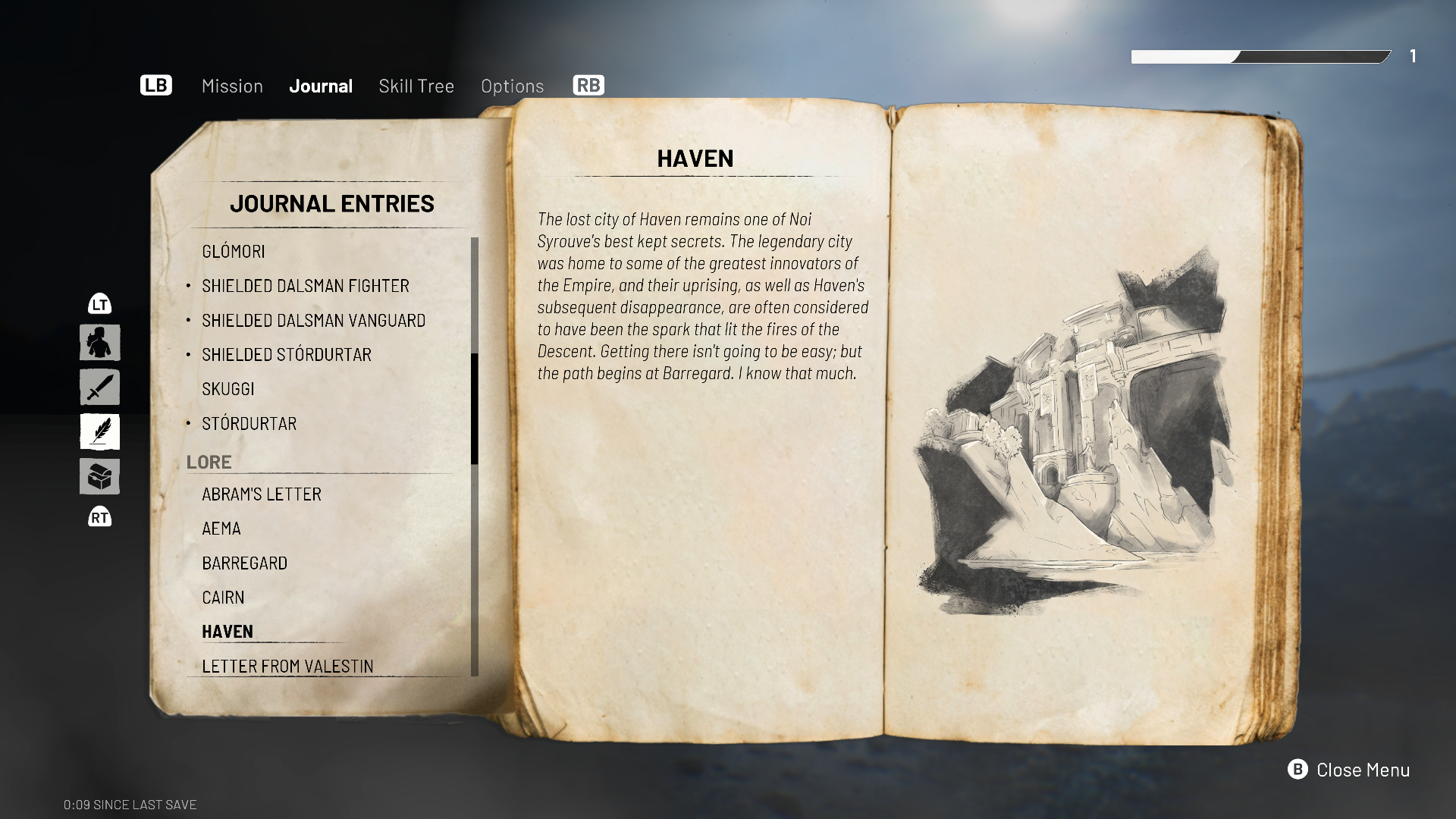
Task: Open the Glómori journal entry
Action: point(234,251)
